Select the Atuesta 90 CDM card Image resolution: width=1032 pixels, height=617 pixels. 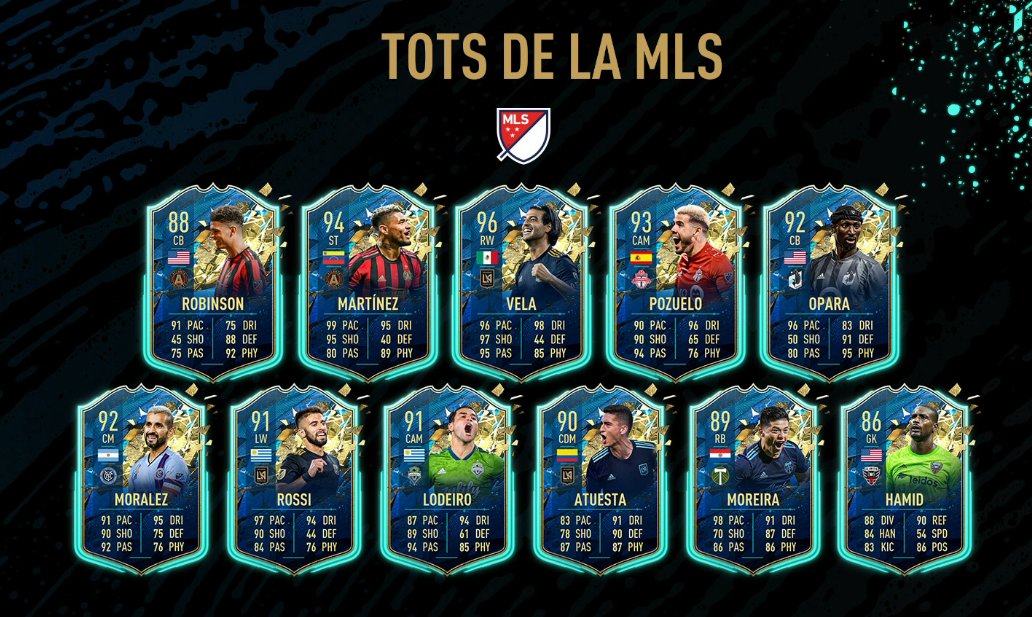[597, 480]
